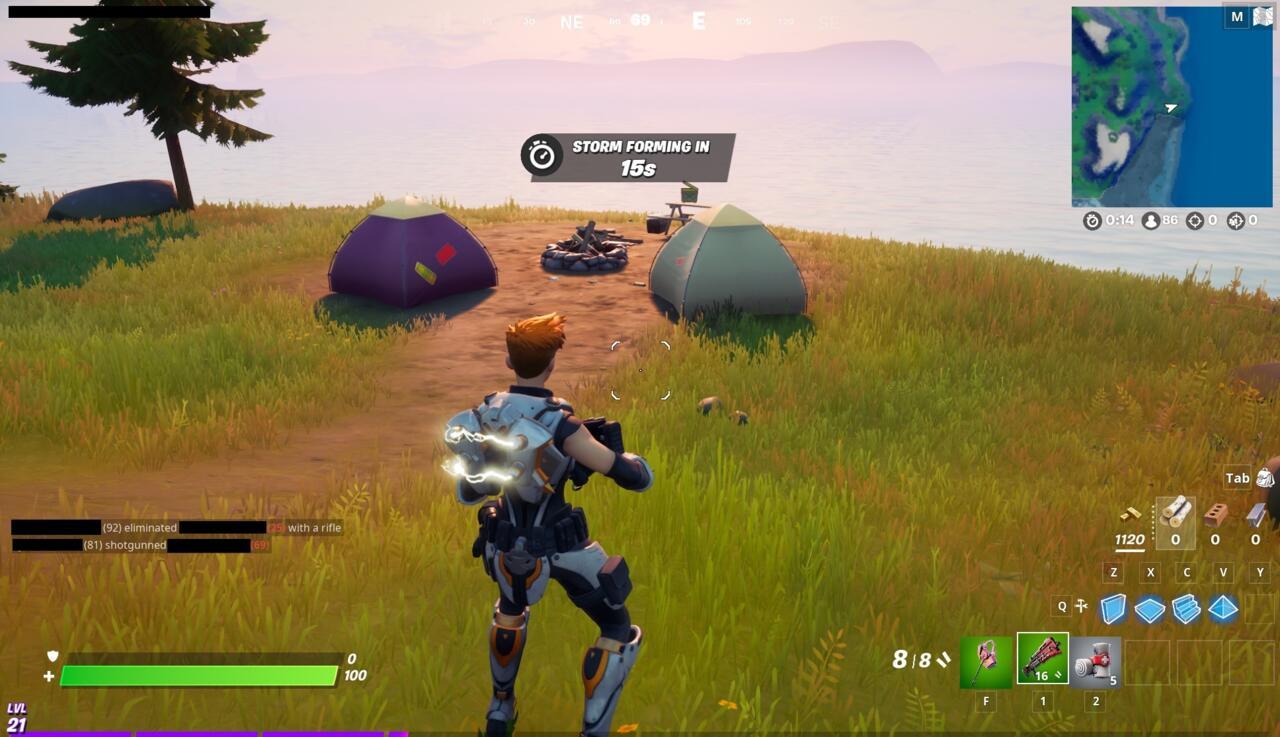The width and height of the screenshot is (1280, 737).
Task: Open the backpack inventory icon
Action: click(x=1264, y=478)
